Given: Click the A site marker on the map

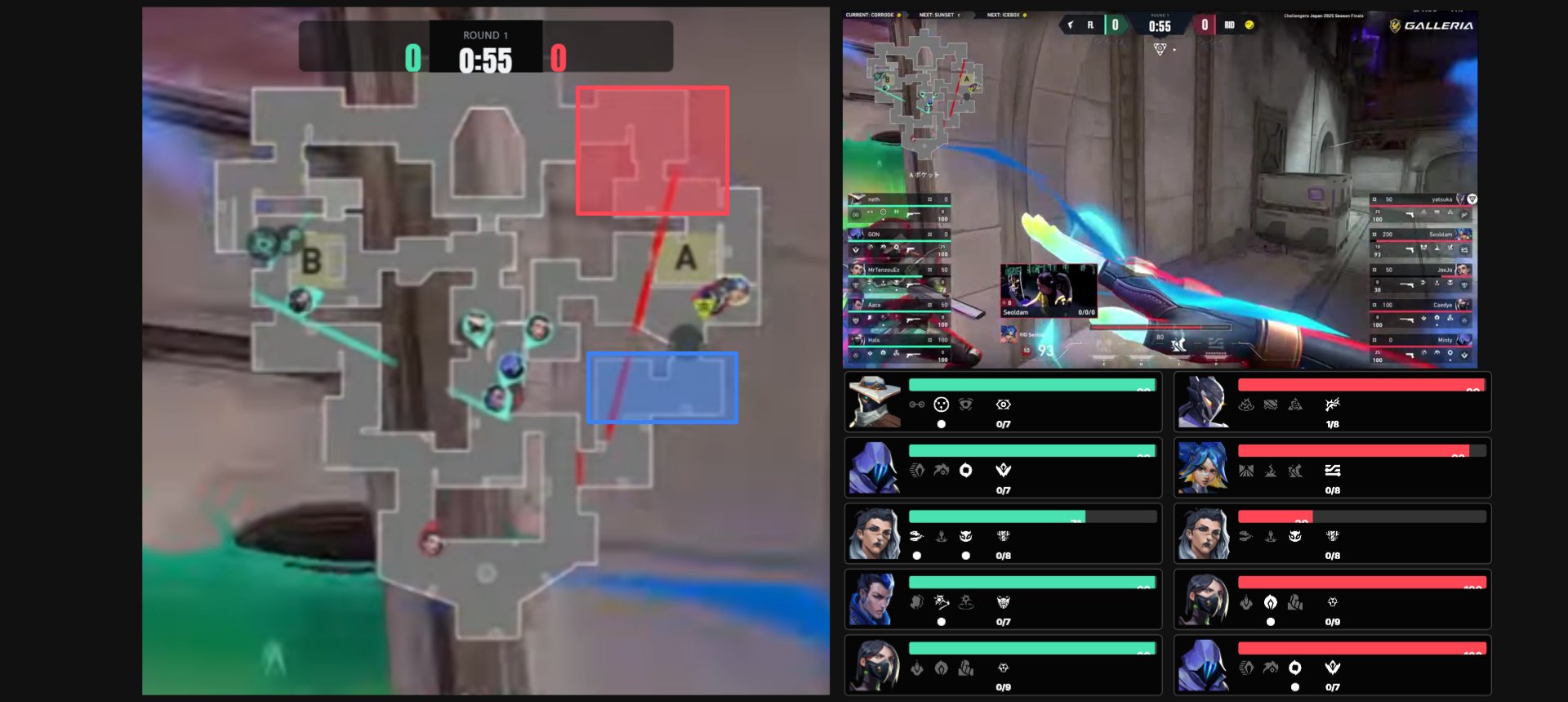Looking at the screenshot, I should coord(686,258).
